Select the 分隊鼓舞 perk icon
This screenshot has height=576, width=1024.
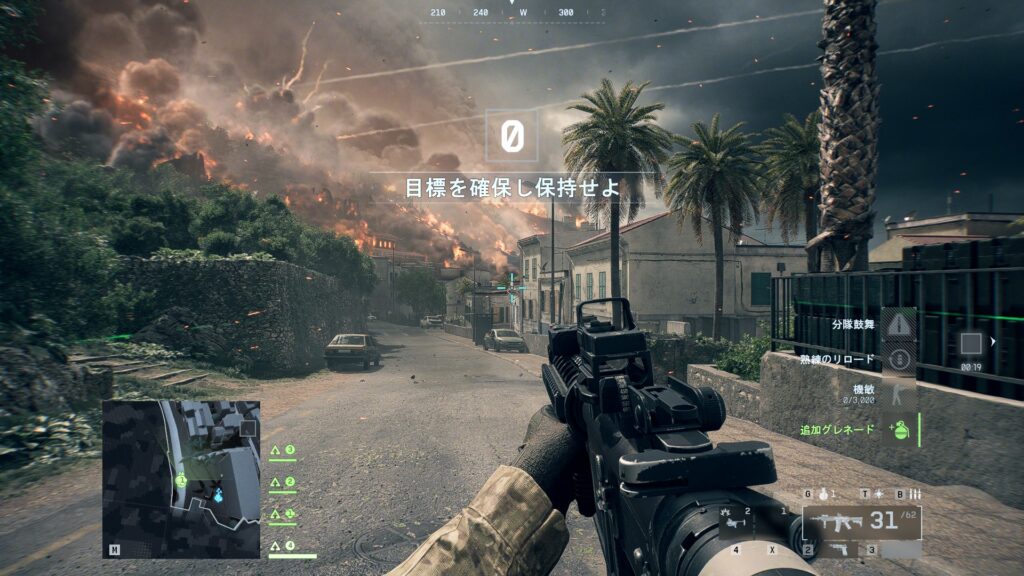click(901, 324)
